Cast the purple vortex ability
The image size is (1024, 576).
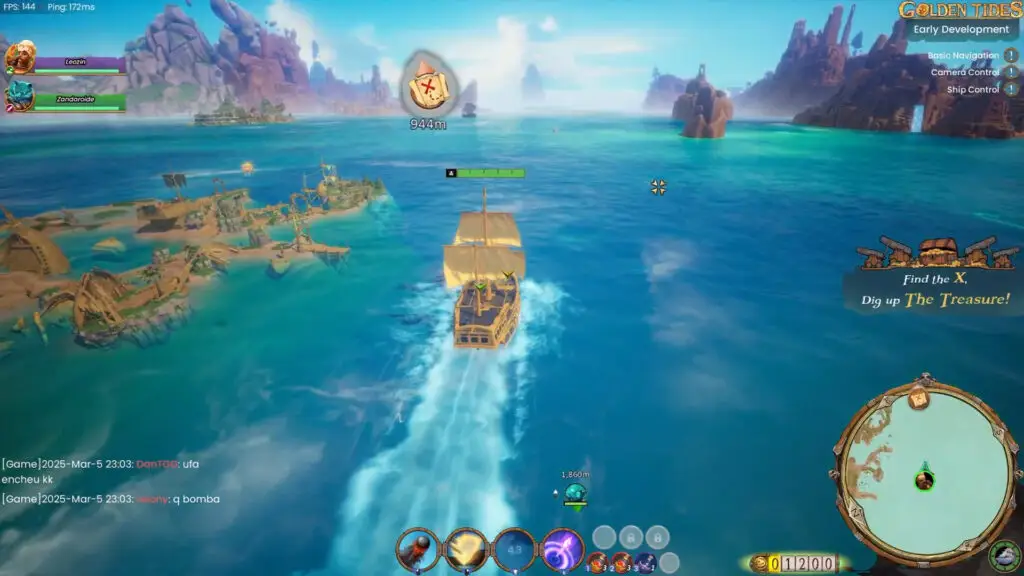(562, 549)
